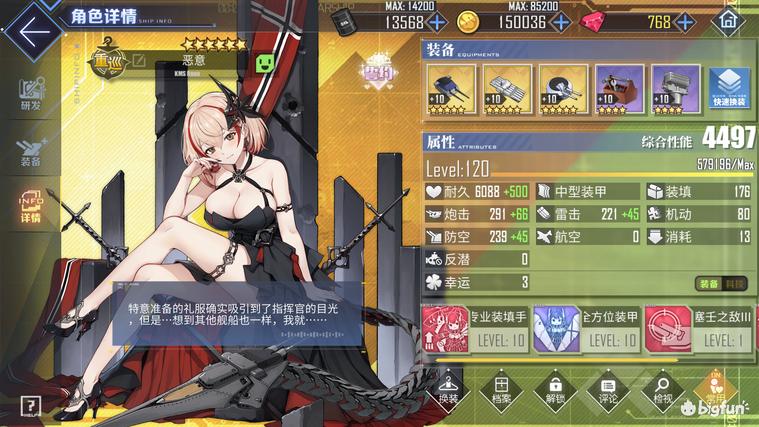Open 快速换装 quick equipment swap

click(730, 88)
